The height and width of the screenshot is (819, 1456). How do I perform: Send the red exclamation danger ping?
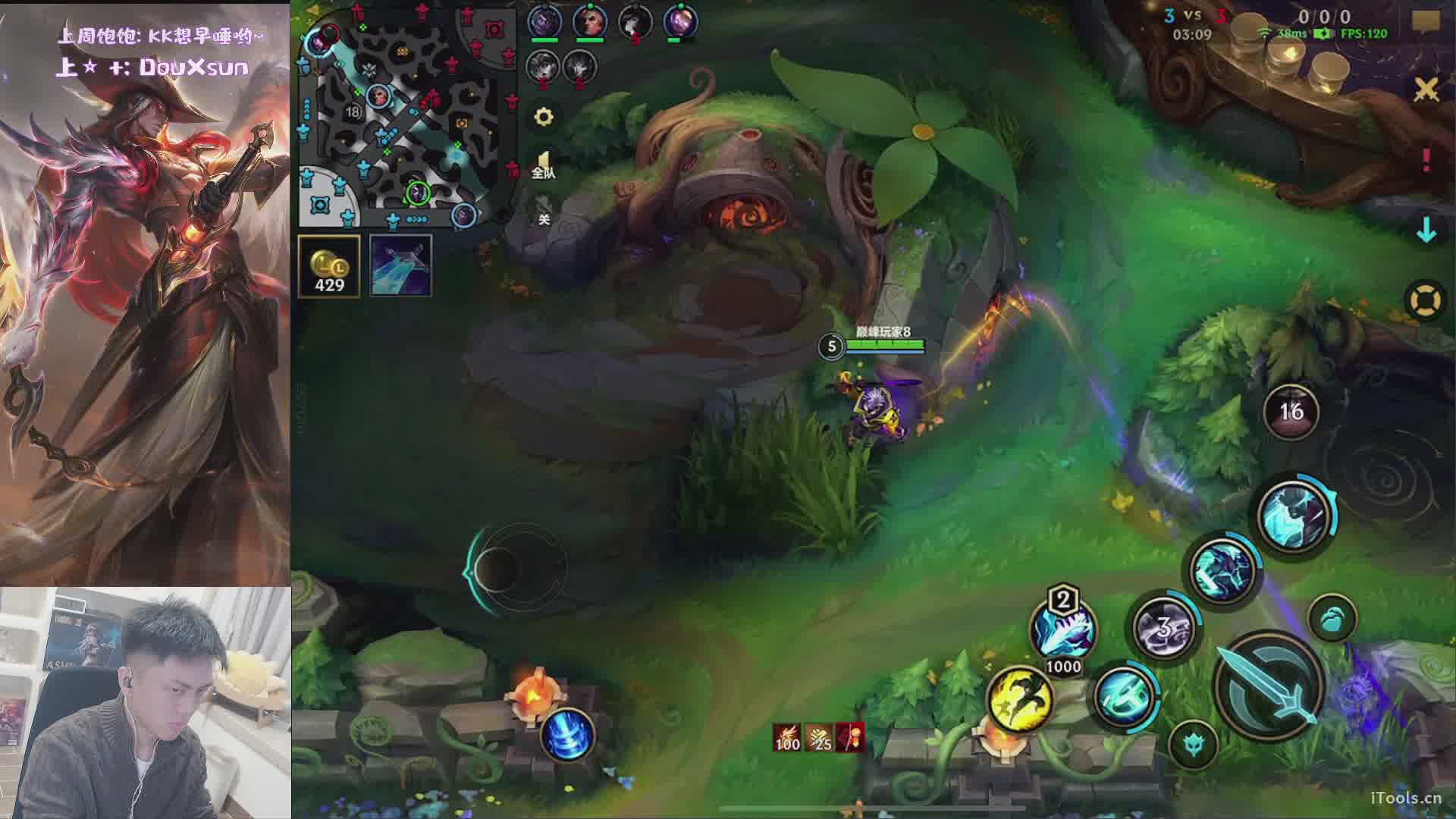point(1426,159)
